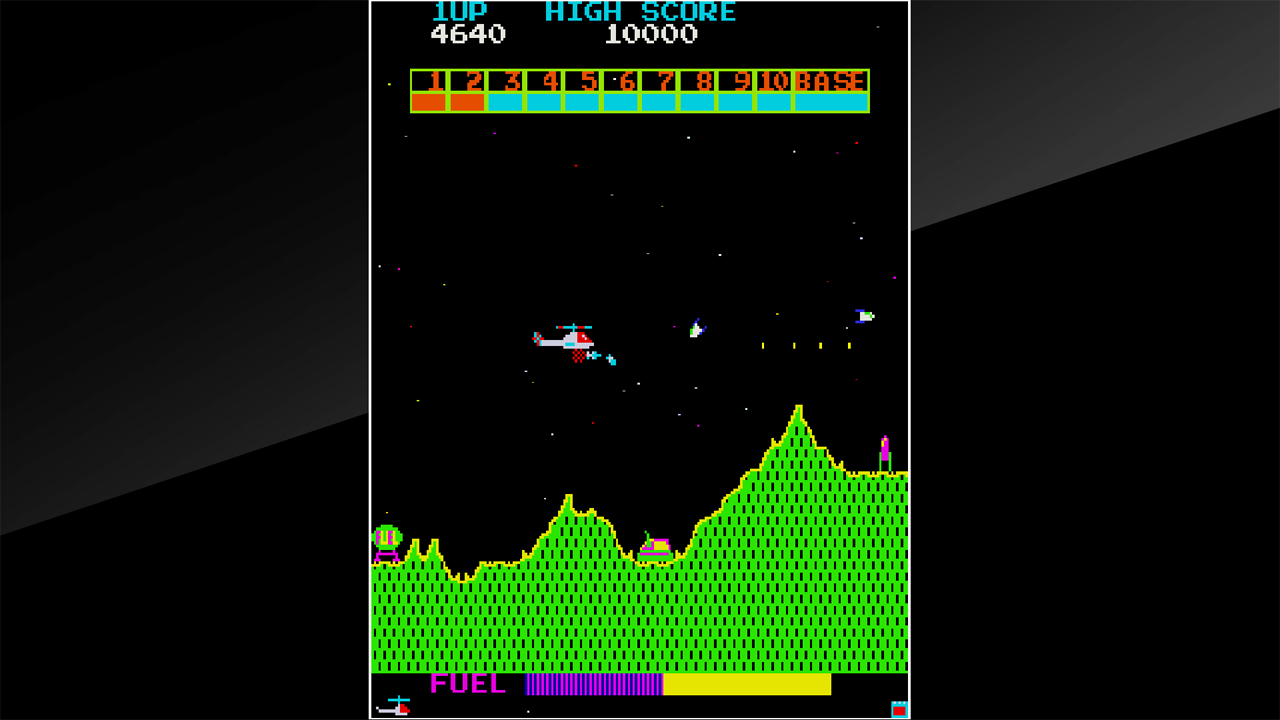1280x720 pixels.
Task: Target the cyan UFO near the right edge
Action: click(x=862, y=316)
